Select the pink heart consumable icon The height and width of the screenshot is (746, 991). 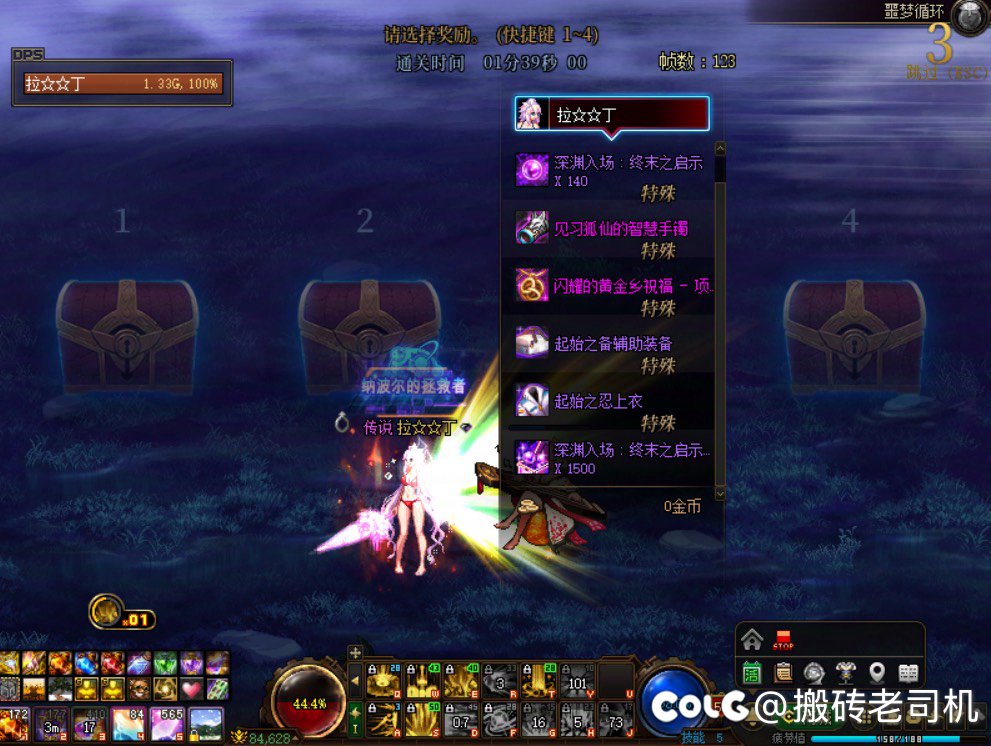click(x=192, y=688)
